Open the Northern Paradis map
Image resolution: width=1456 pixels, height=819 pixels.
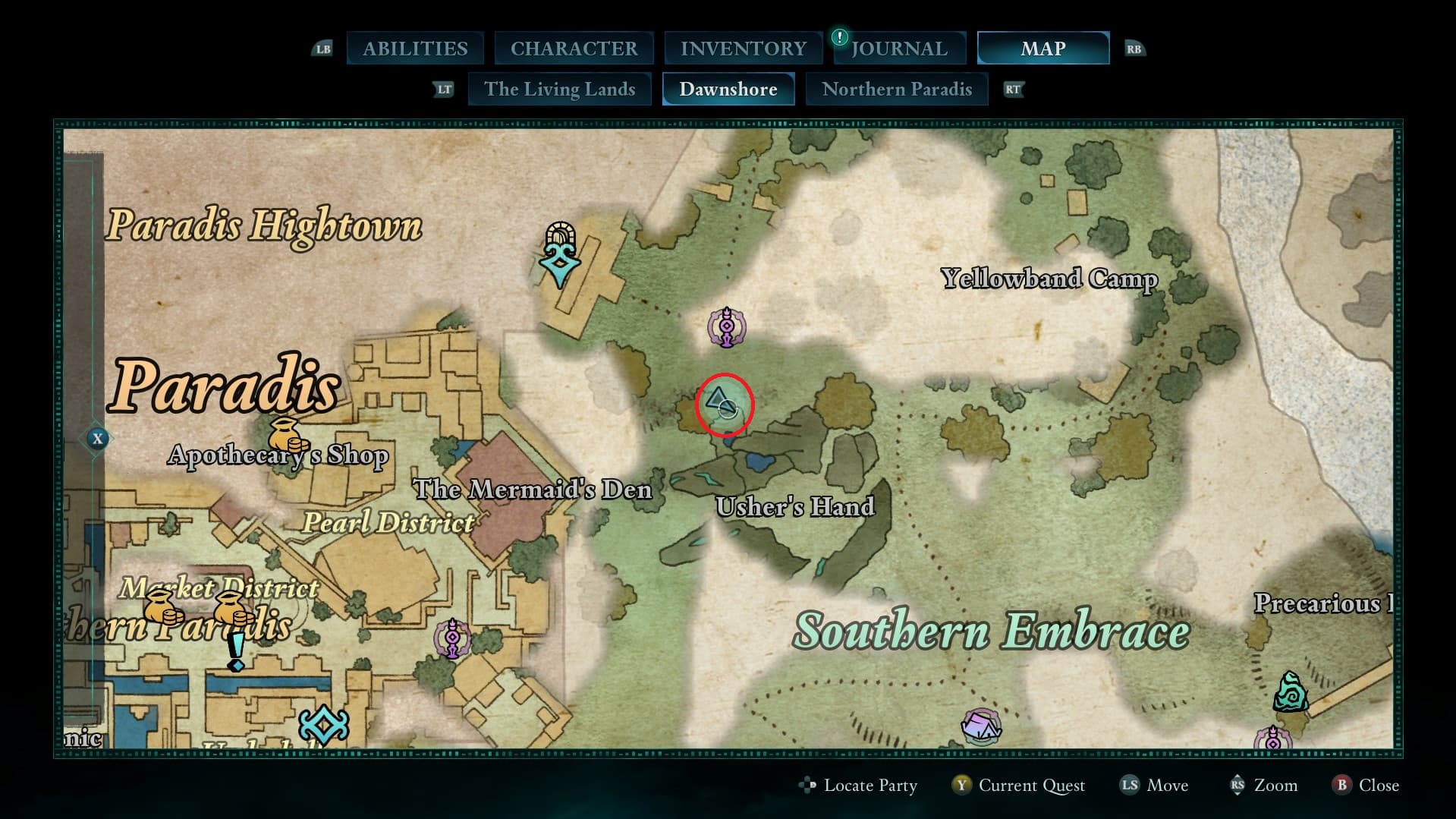tap(896, 89)
